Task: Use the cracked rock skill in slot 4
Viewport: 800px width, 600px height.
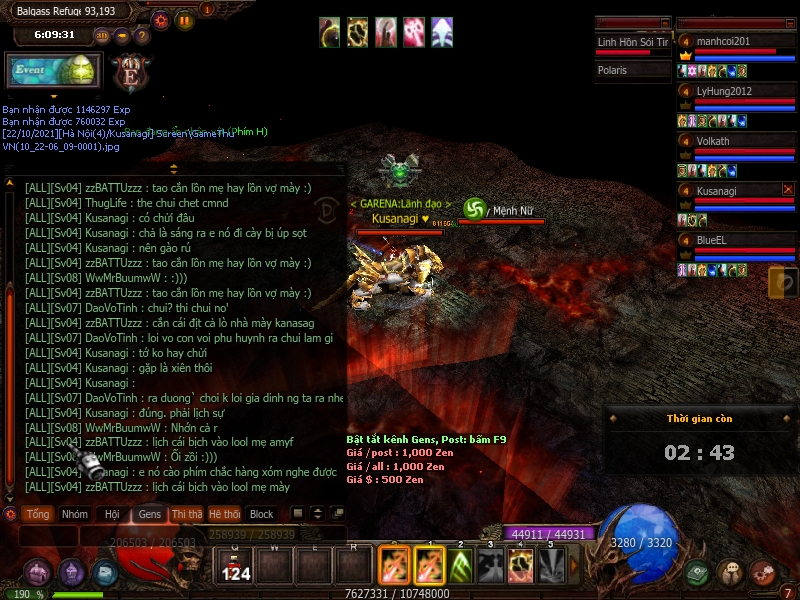Action: point(520,567)
